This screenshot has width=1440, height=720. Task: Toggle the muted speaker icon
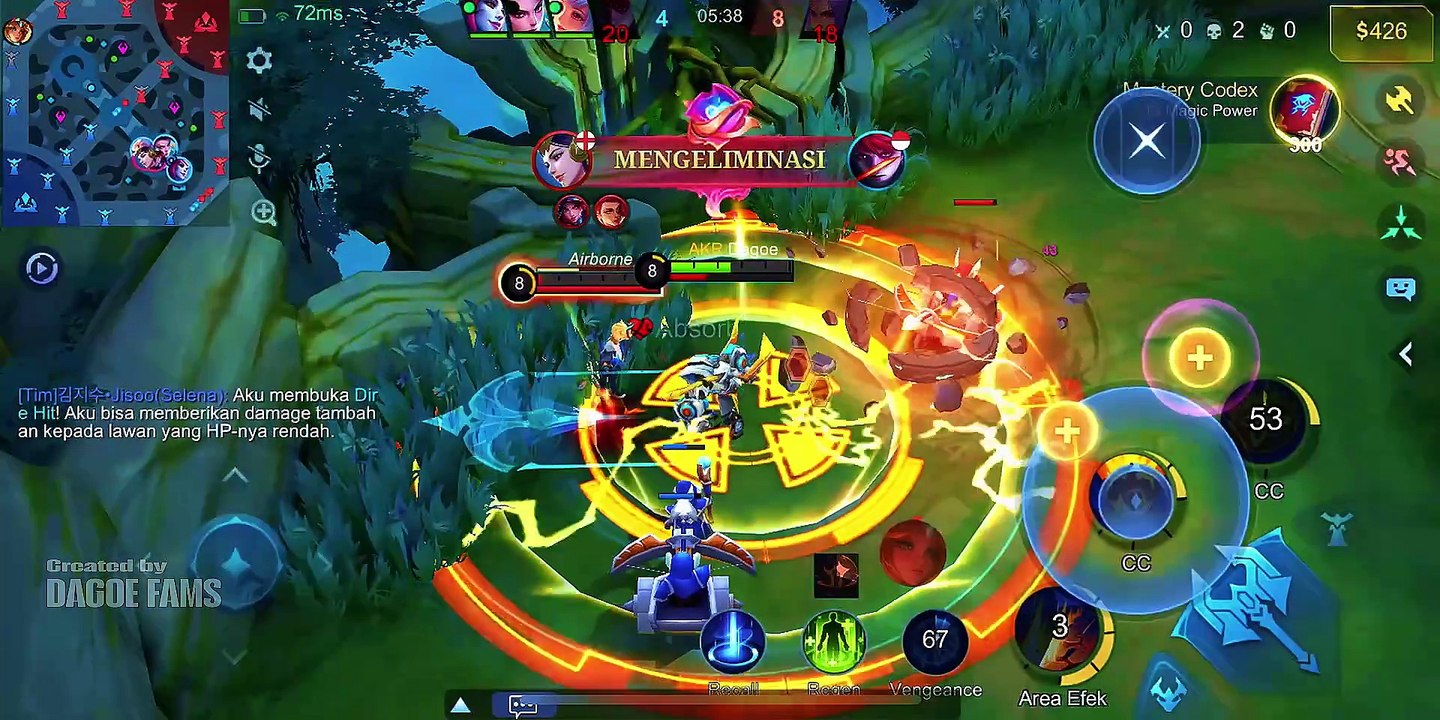tap(259, 110)
